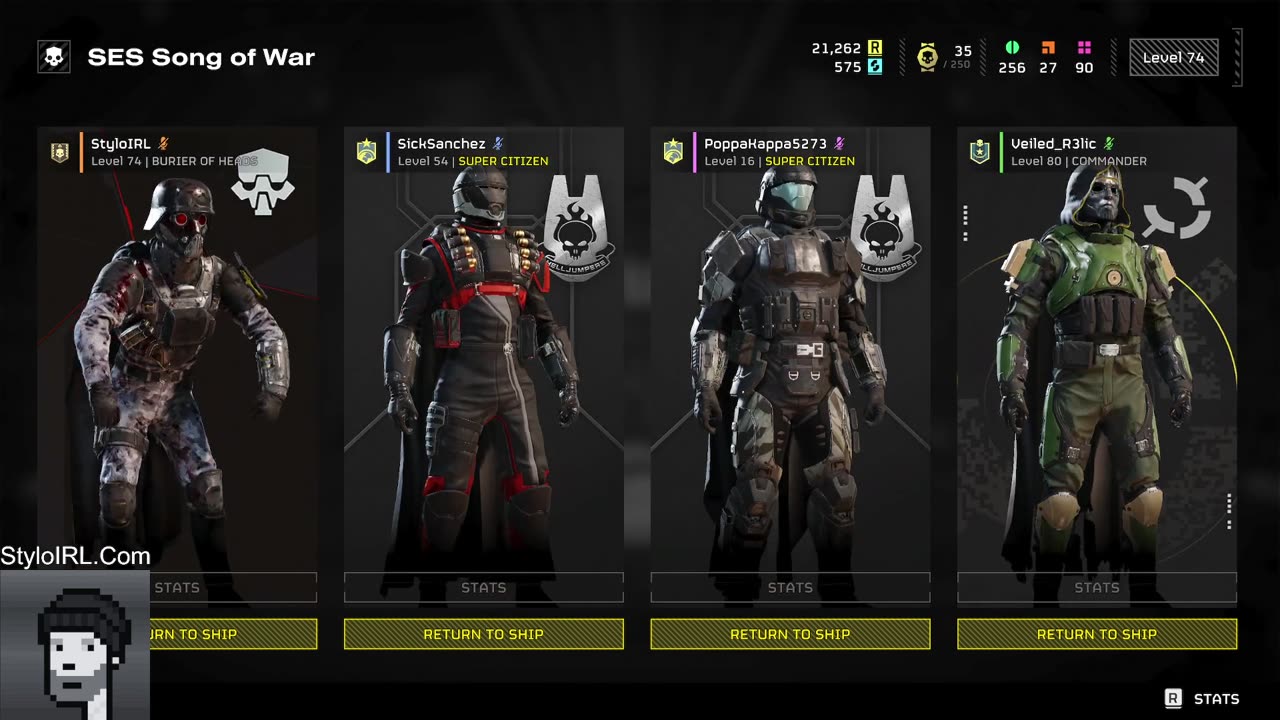Click the skull icon beside SES Song of War
The width and height of the screenshot is (1280, 720).
(54, 57)
